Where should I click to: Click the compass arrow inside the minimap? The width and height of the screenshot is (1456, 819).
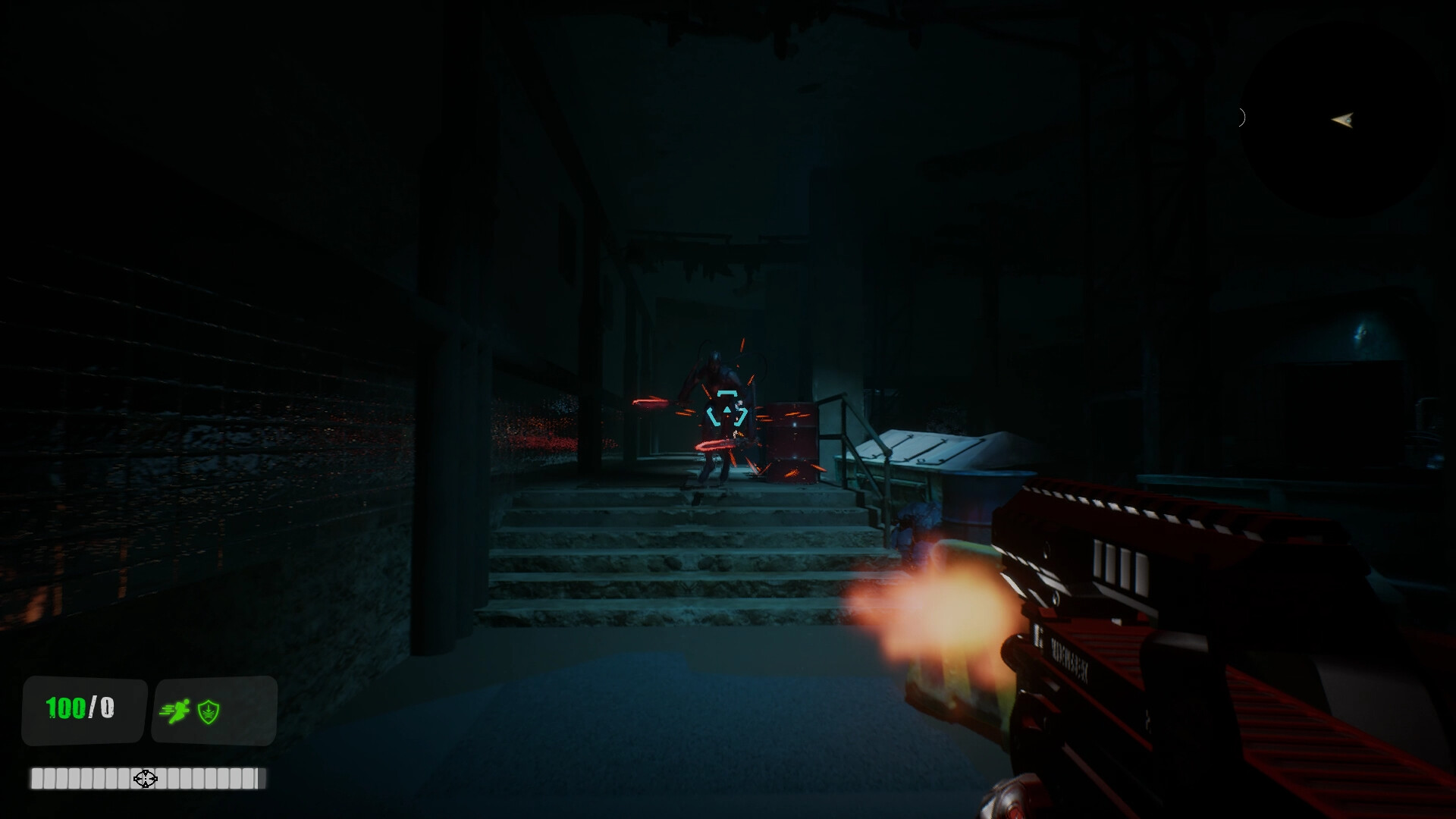(1343, 118)
